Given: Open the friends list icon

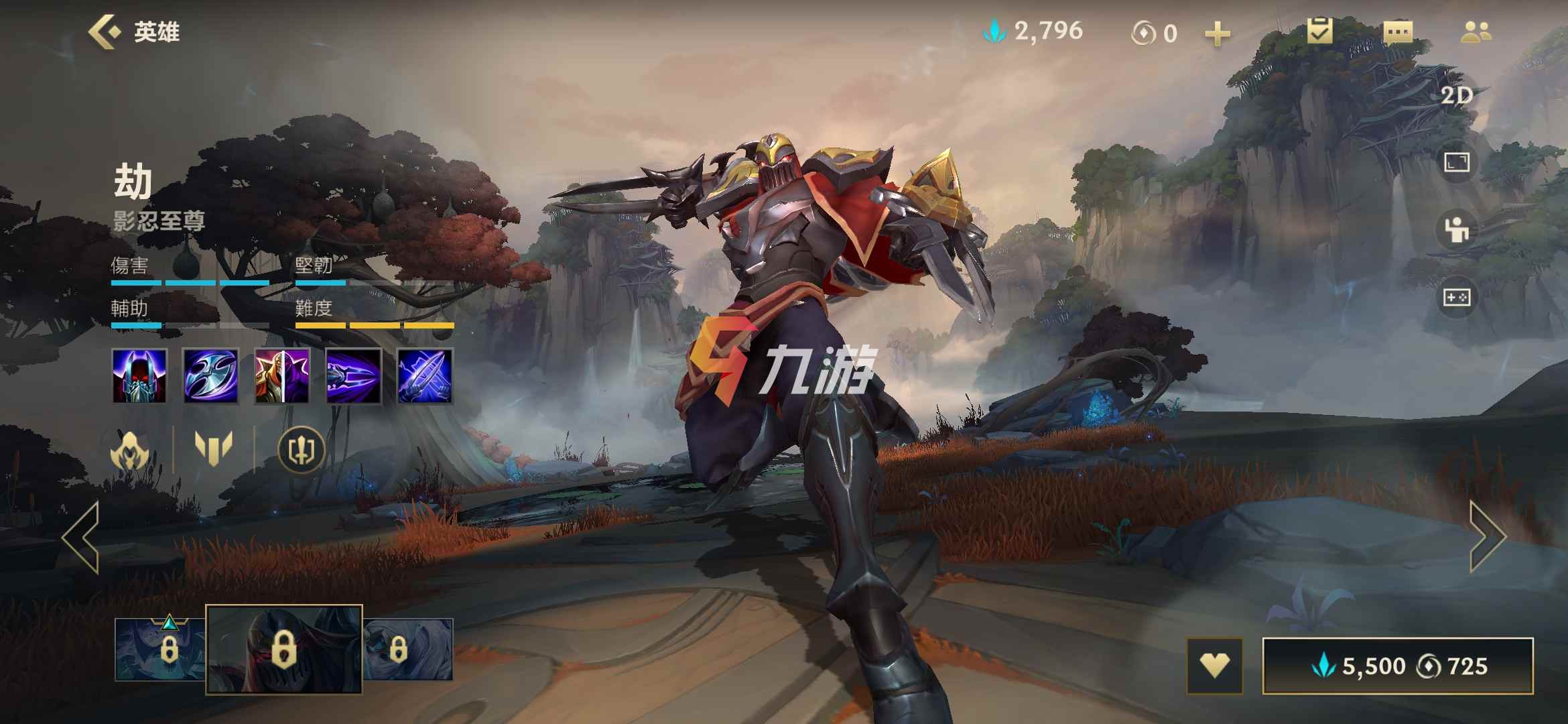Looking at the screenshot, I should 1475,32.
